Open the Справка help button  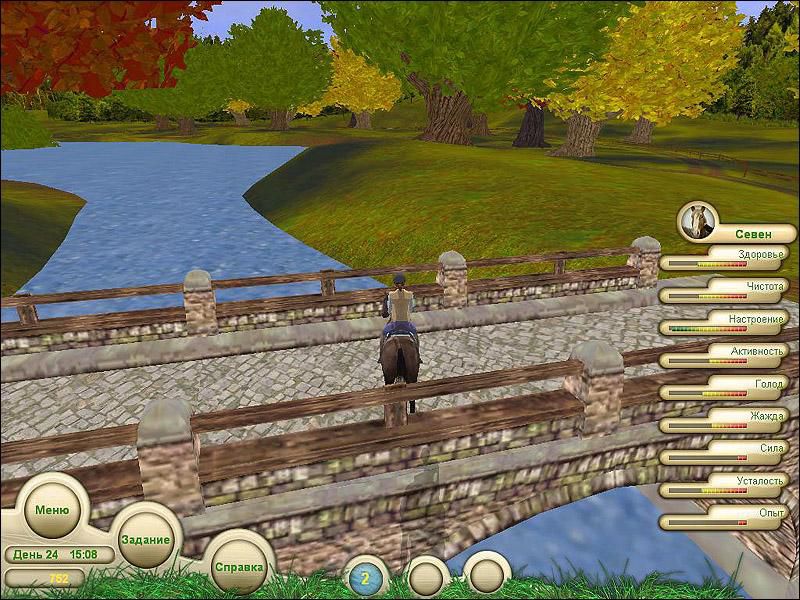239,566
